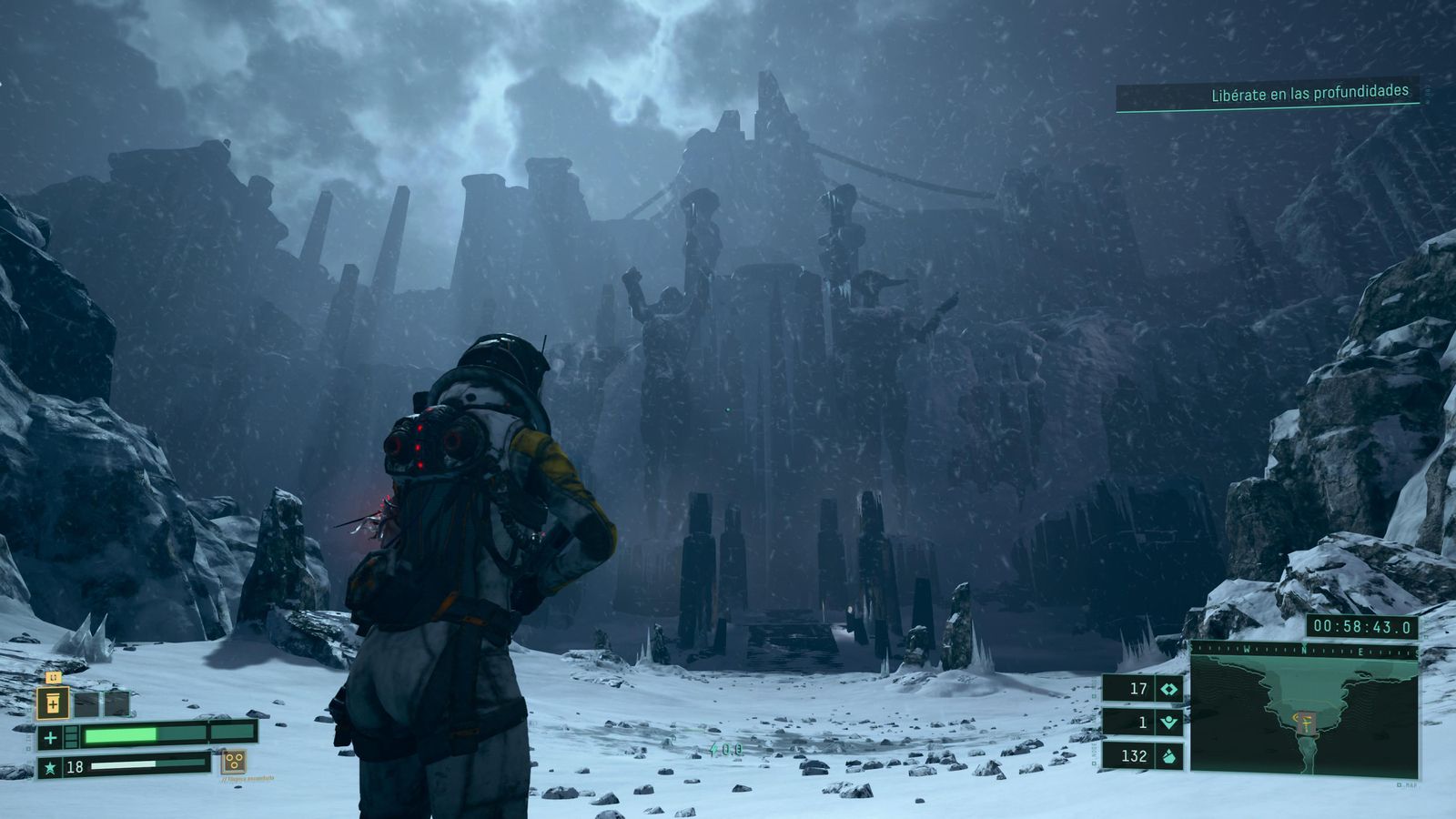Click the three-circle parasite status icon
This screenshot has width=1456, height=819.
pyautogui.click(x=234, y=762)
